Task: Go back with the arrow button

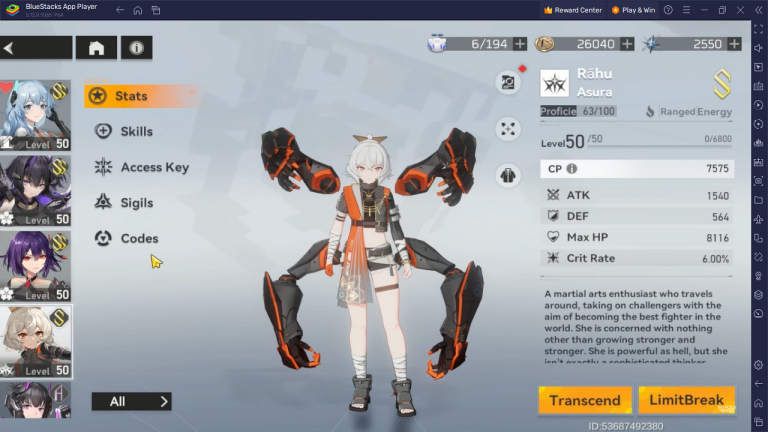Action: [x=35, y=47]
